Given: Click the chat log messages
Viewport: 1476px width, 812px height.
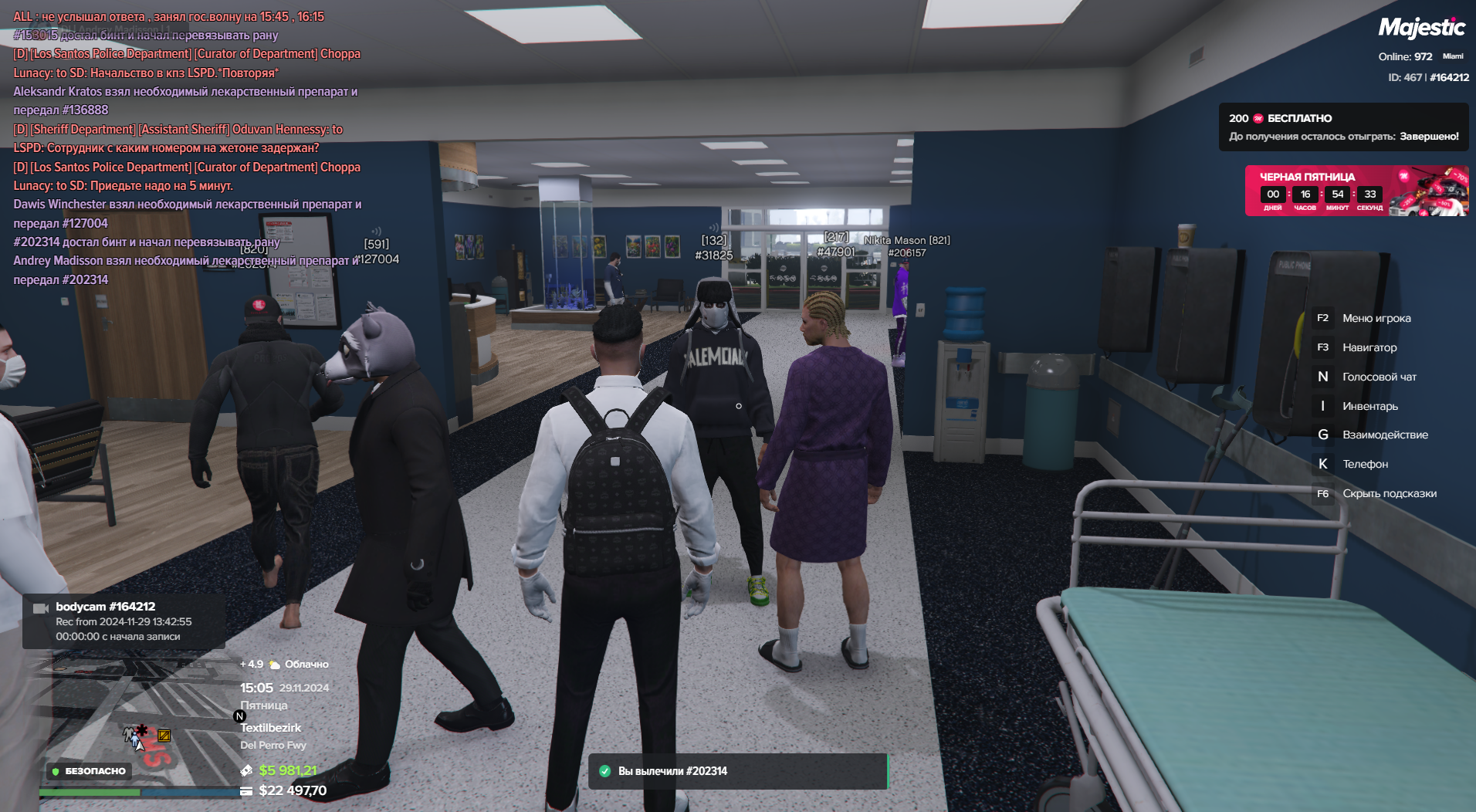Looking at the screenshot, I should [x=187, y=147].
